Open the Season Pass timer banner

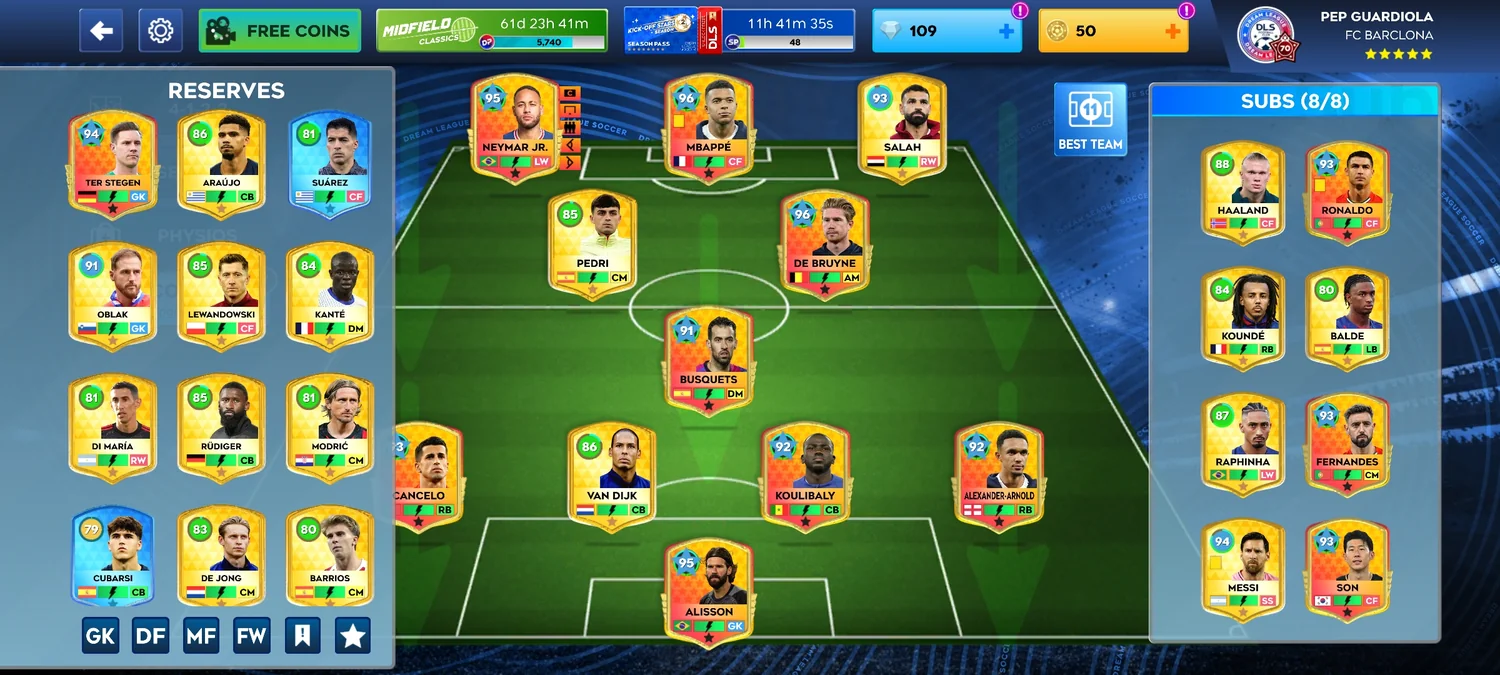(739, 31)
